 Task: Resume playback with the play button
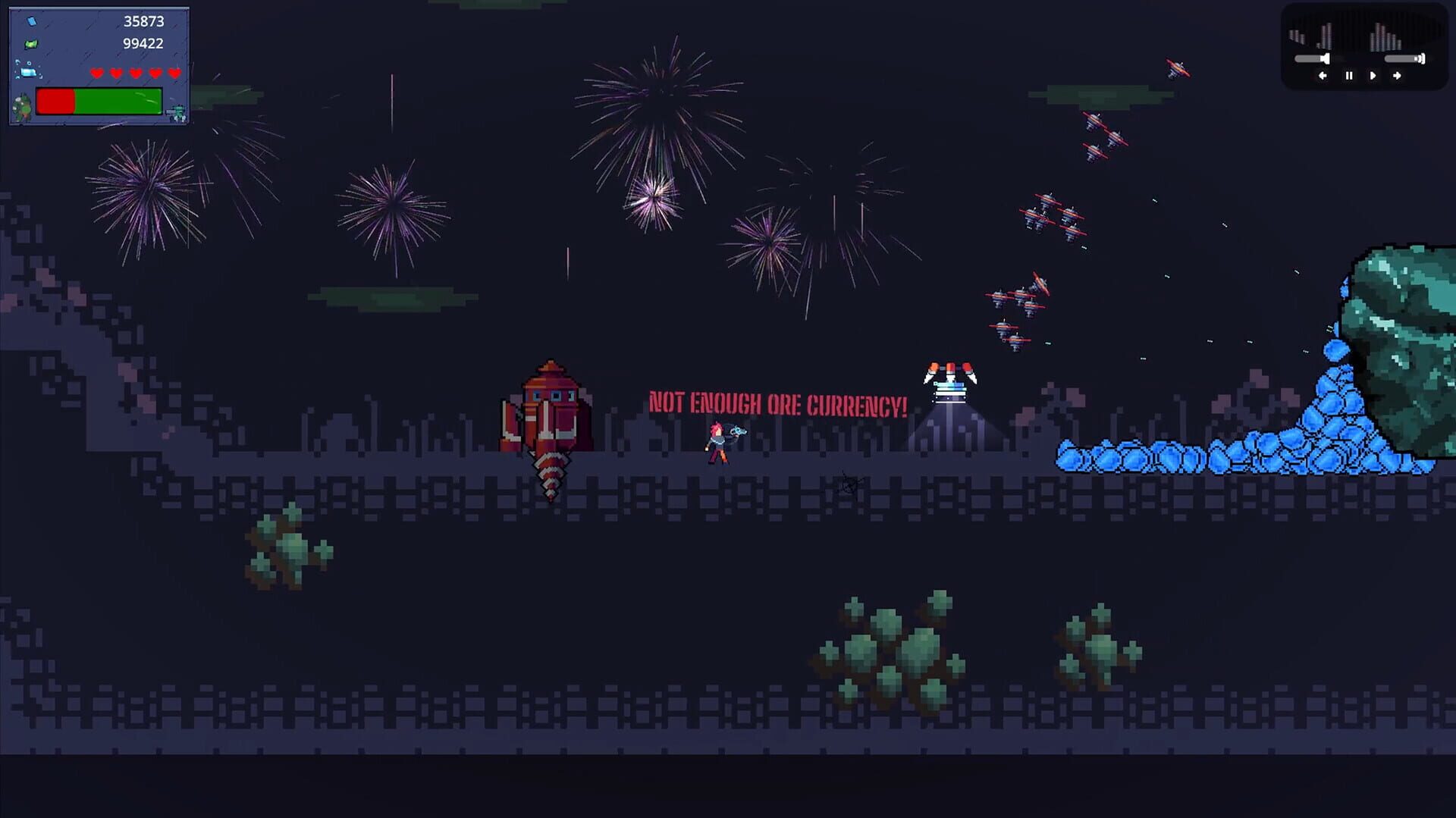[x=1373, y=76]
